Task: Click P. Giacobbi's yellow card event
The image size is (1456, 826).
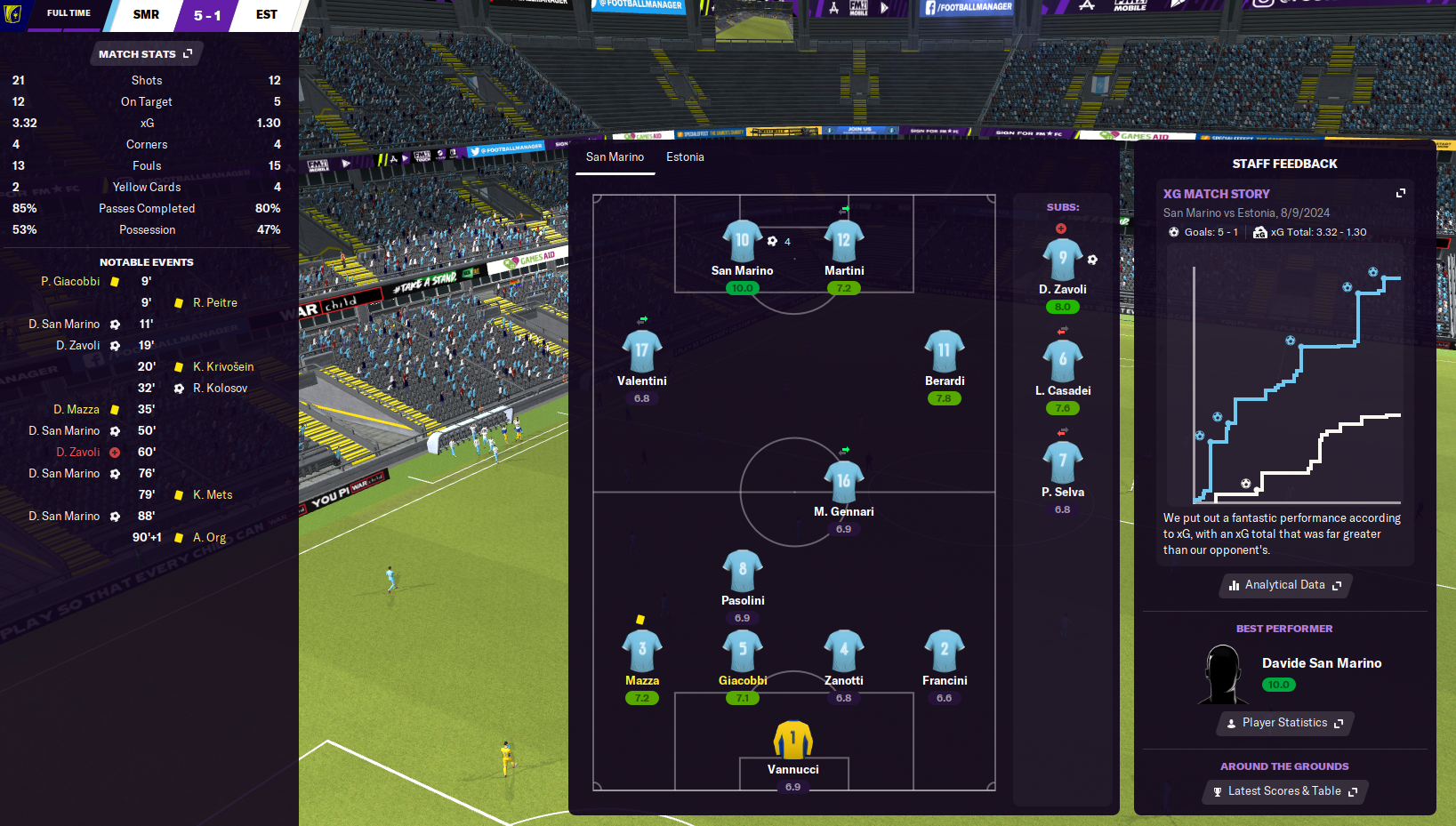Action: coord(71,282)
